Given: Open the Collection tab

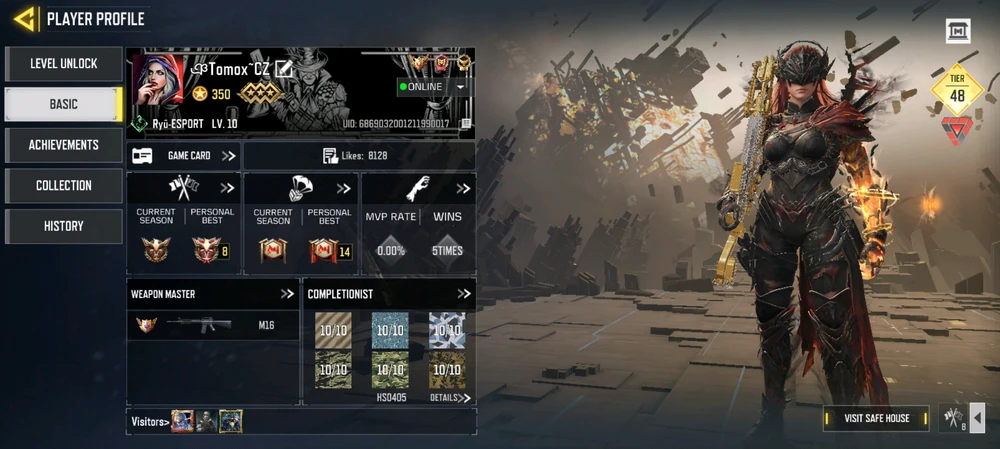Looking at the screenshot, I should click(64, 186).
